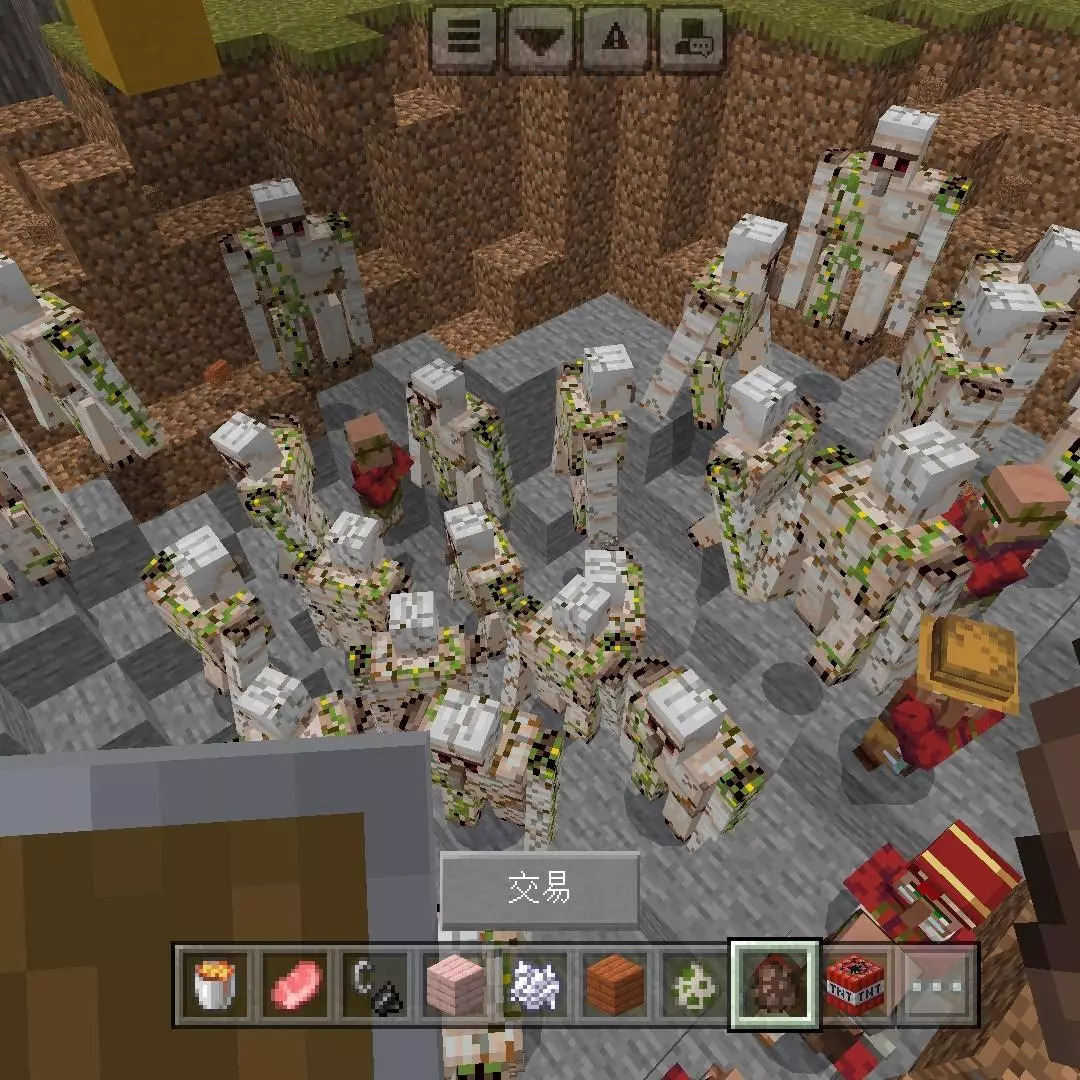The image size is (1080, 1080).
Task: Select the warning triangle button
Action: 615,38
